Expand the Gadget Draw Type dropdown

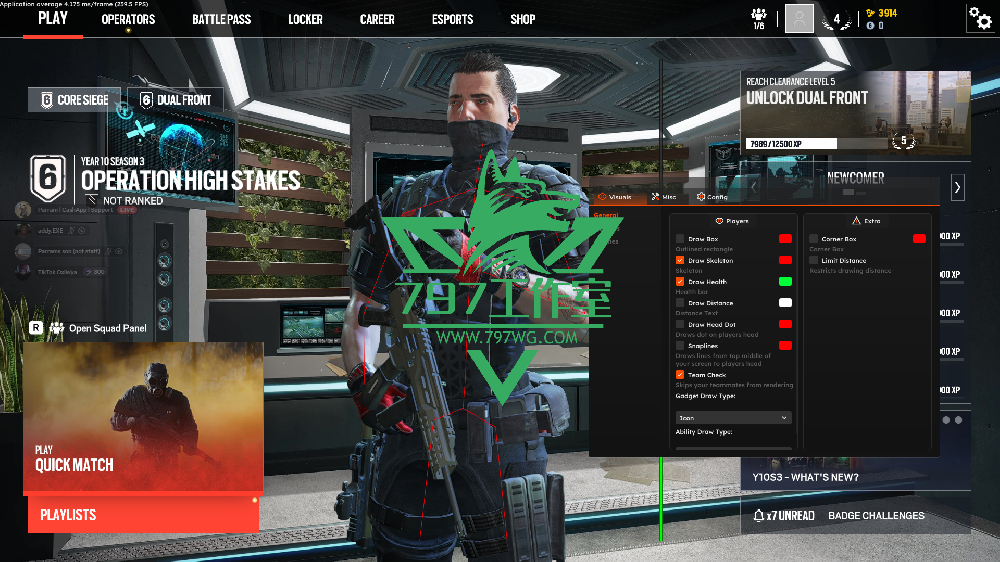(733, 417)
